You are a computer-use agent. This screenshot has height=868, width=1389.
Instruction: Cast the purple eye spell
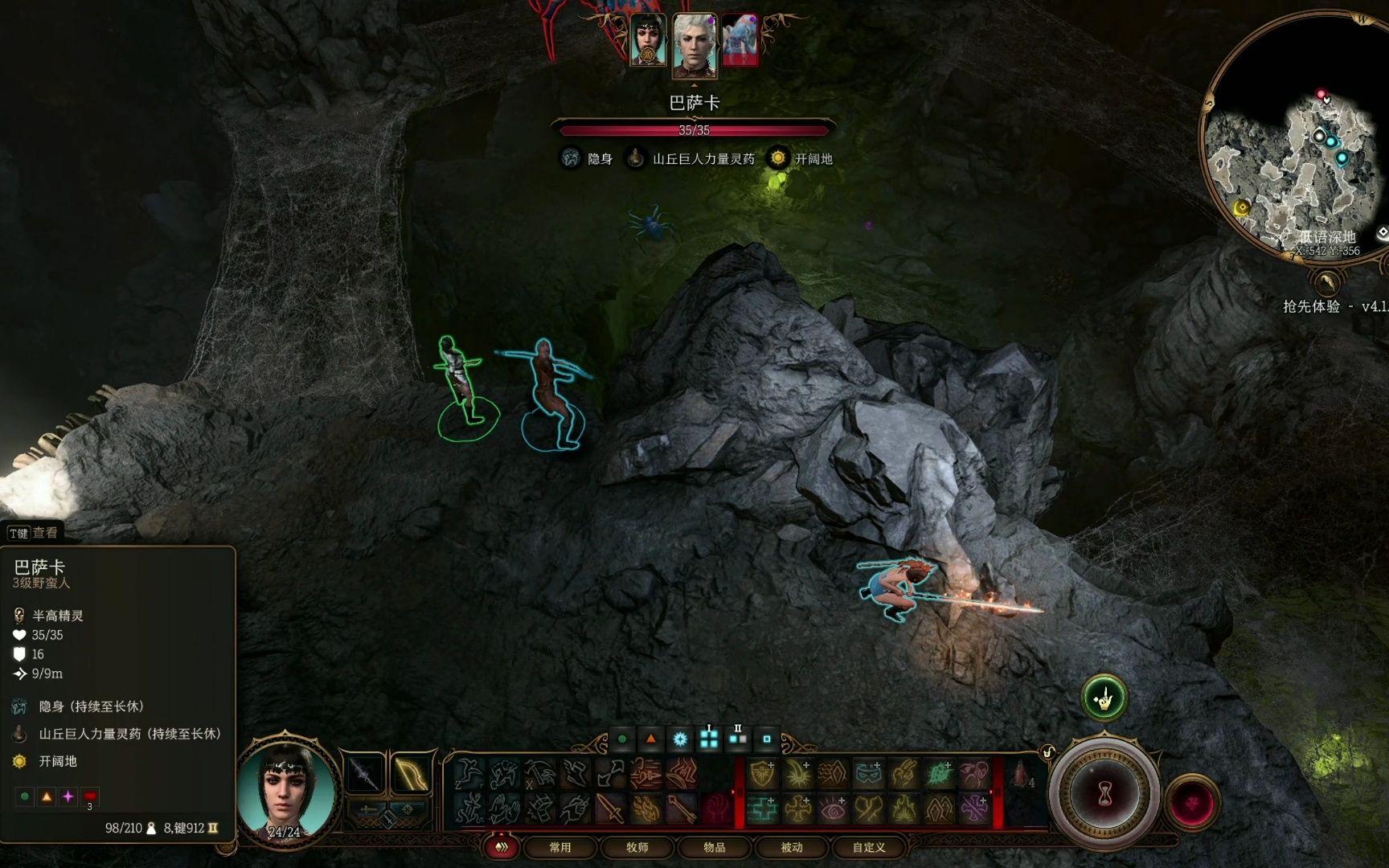834,809
